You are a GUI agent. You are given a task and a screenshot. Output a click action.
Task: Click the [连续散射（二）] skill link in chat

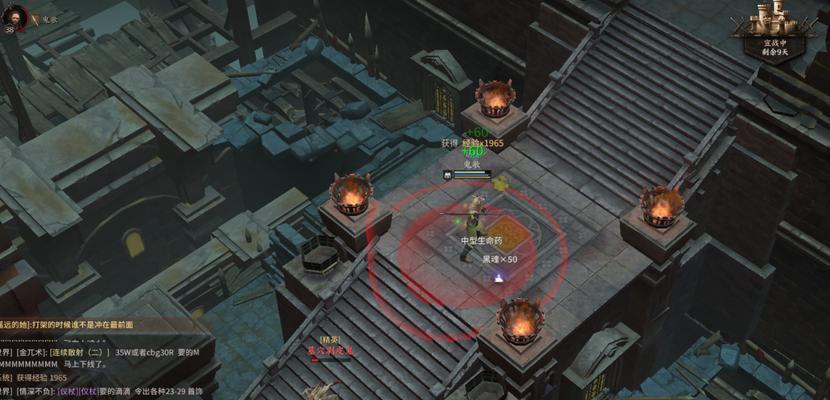83,353
